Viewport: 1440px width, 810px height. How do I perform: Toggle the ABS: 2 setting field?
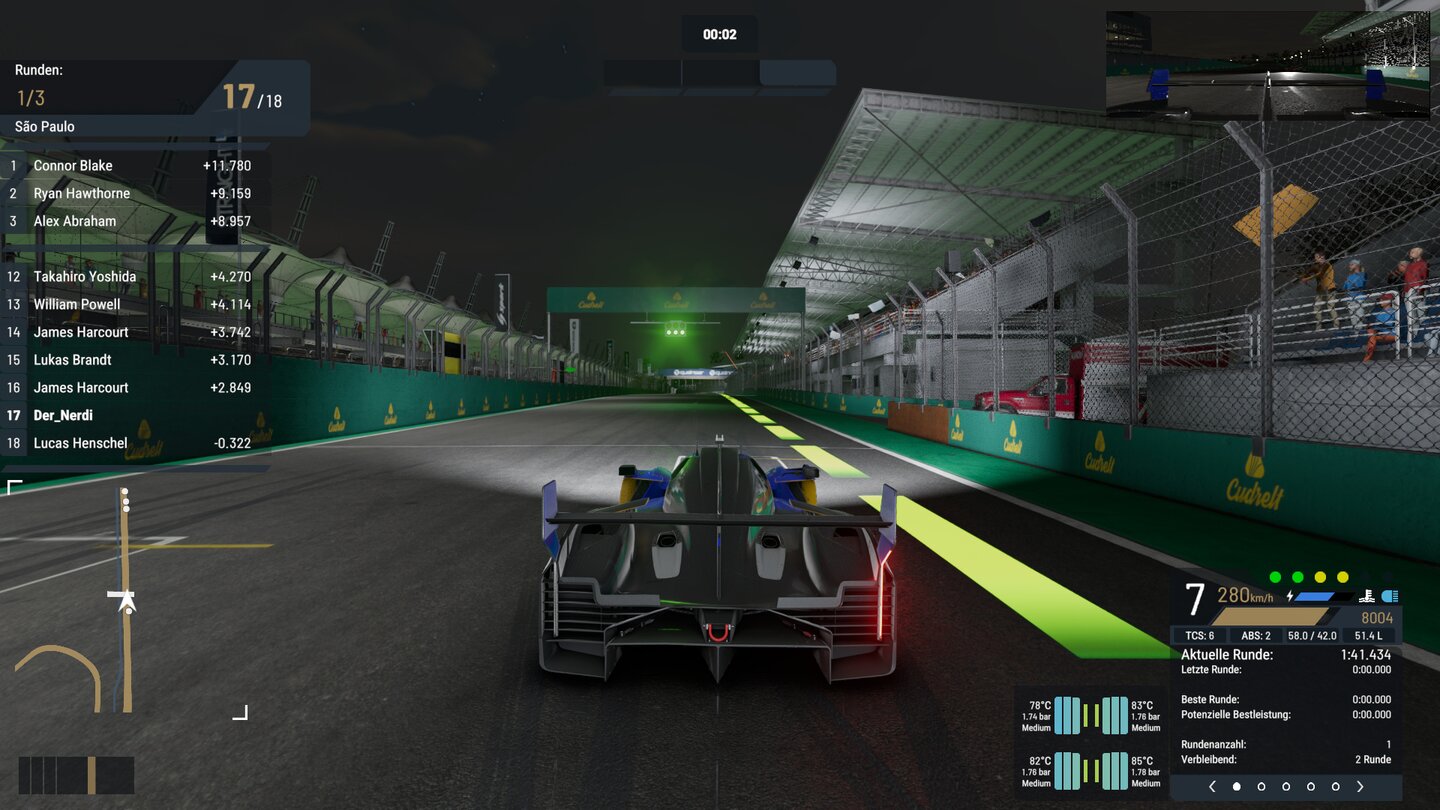[1256, 634]
